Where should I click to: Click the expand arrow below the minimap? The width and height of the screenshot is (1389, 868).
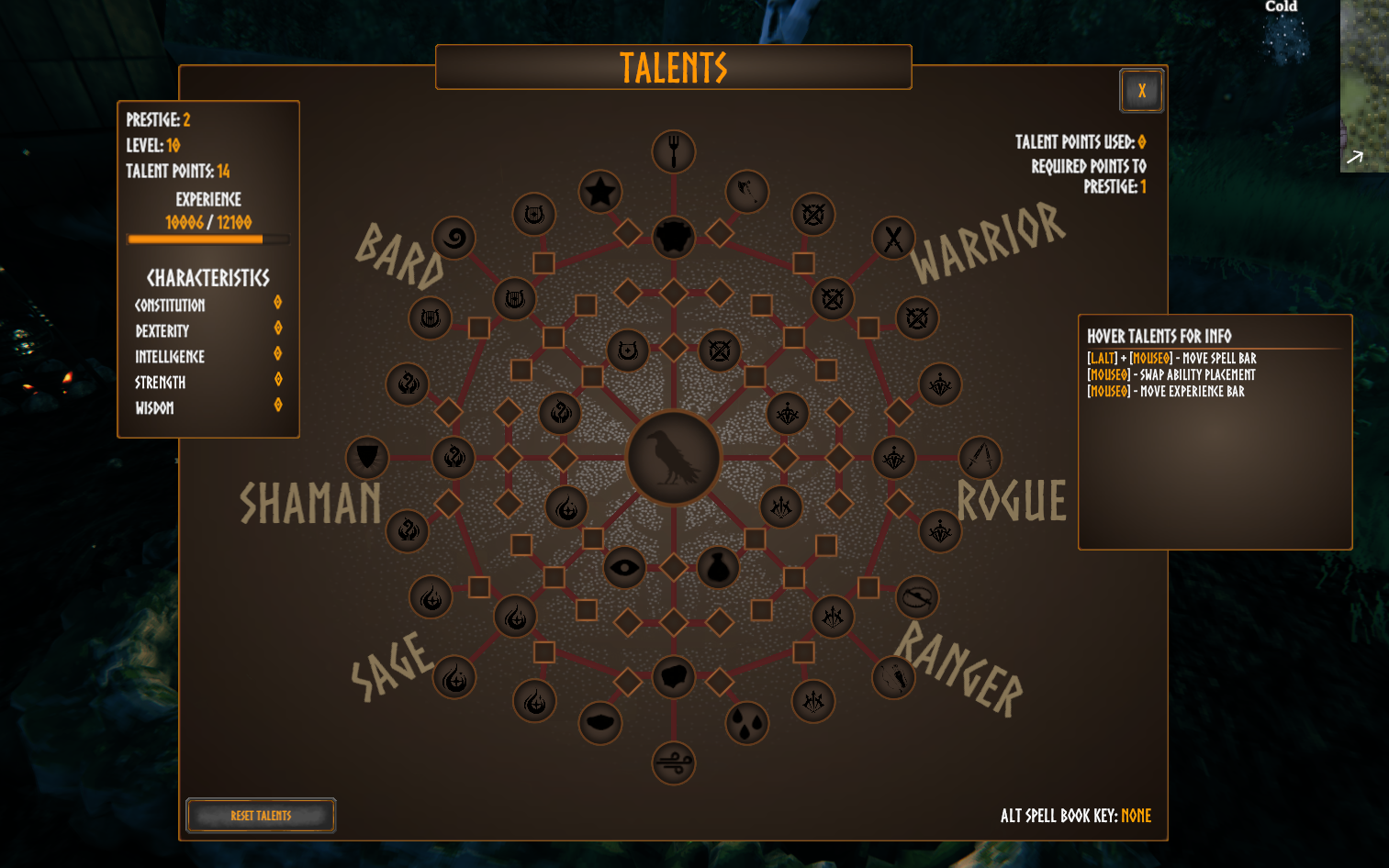pos(1356,158)
